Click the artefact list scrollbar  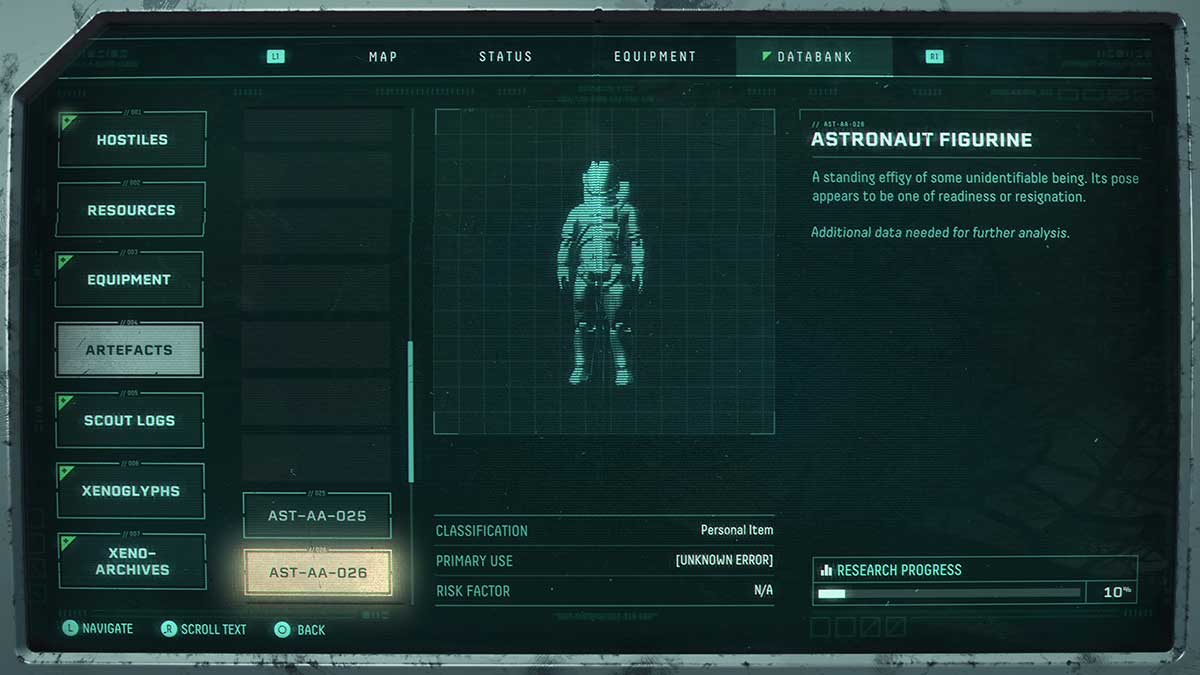pyautogui.click(x=410, y=412)
